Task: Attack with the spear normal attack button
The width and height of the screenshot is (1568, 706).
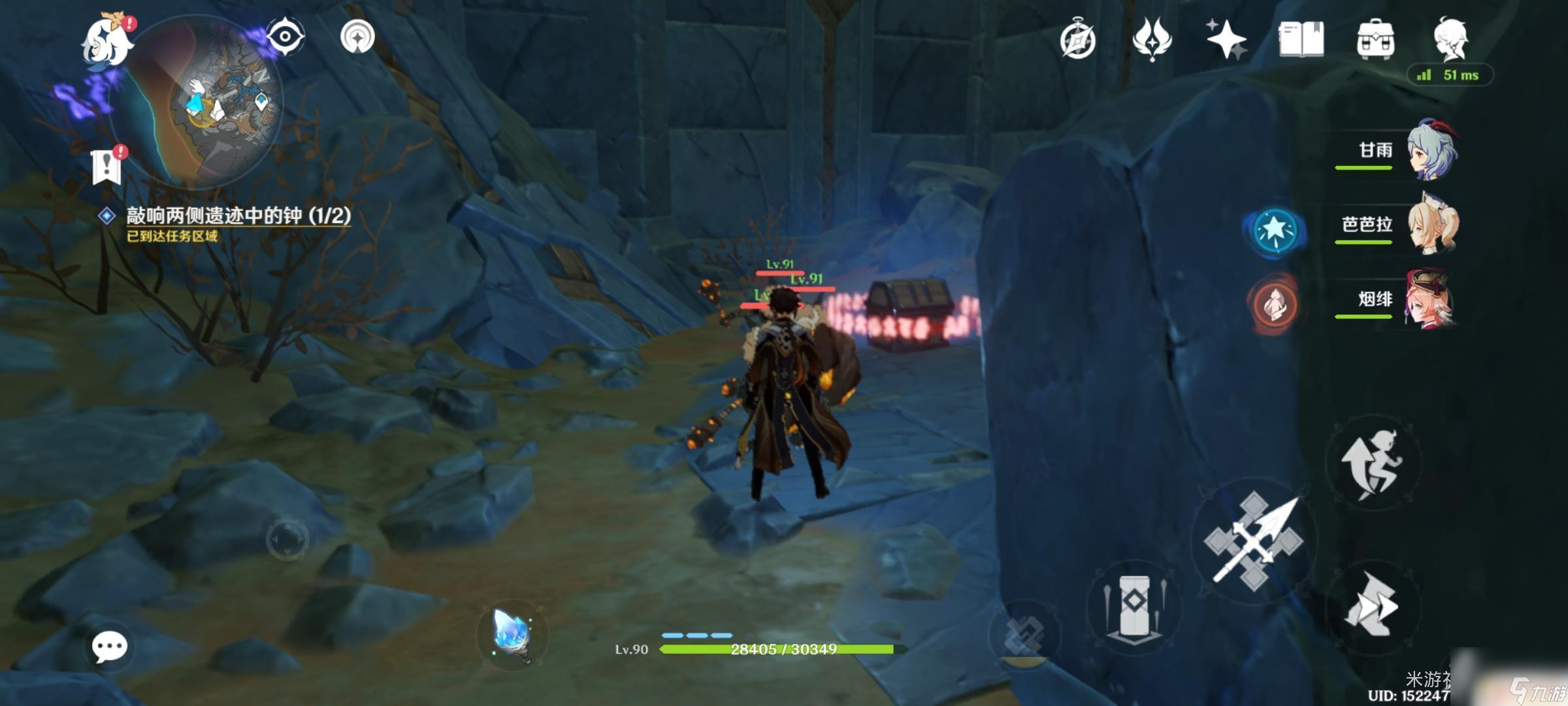Action: pyautogui.click(x=1254, y=541)
